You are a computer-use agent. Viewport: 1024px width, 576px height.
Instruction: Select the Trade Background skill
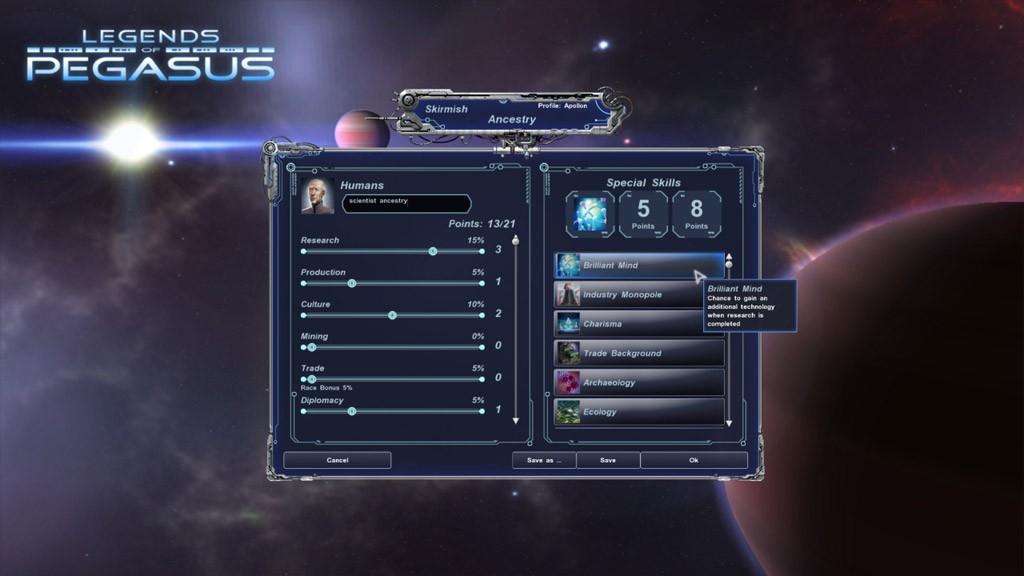(639, 353)
